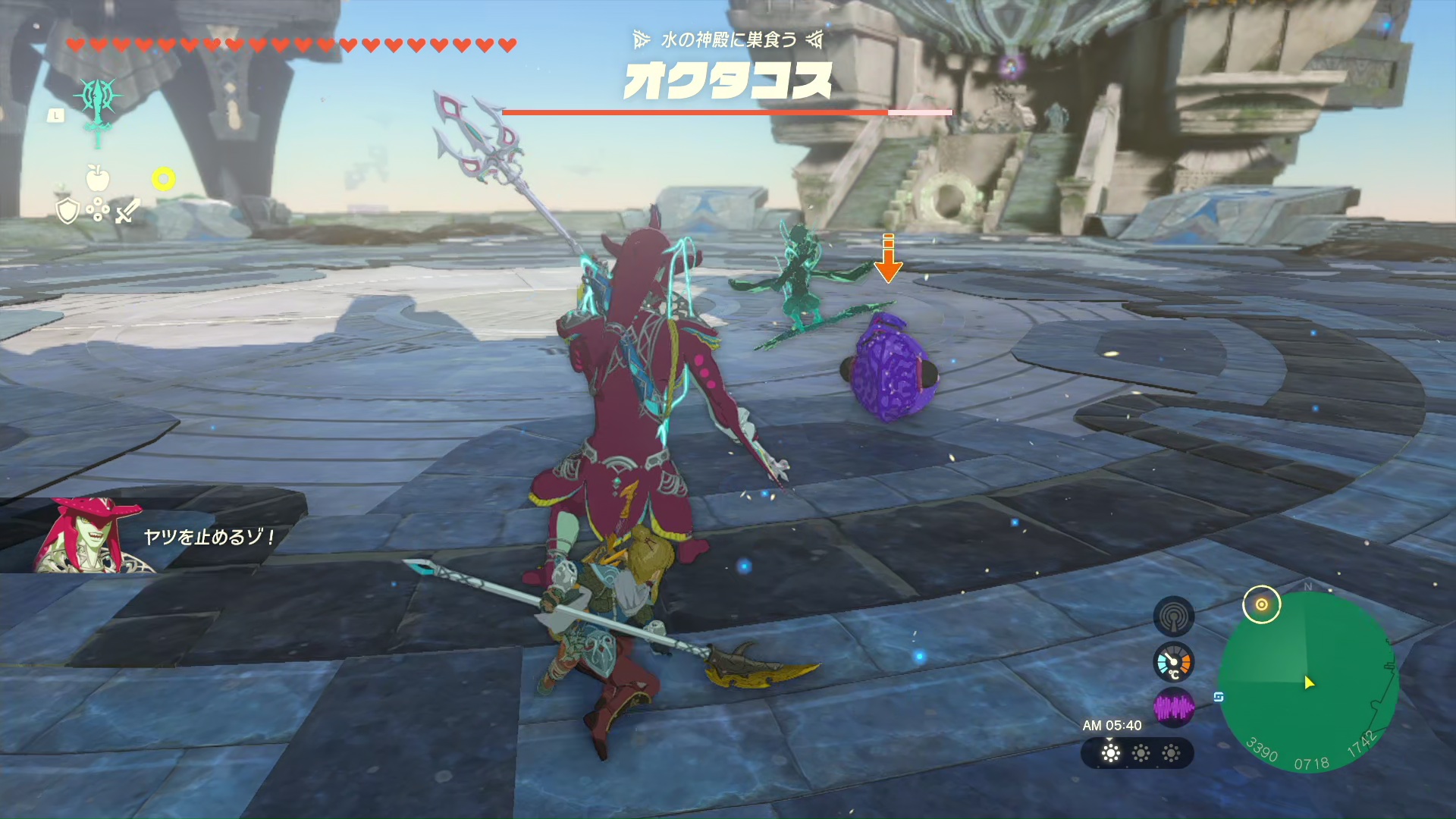Check the temperature gauge icon
Image resolution: width=1456 pixels, height=819 pixels.
pyautogui.click(x=1173, y=663)
